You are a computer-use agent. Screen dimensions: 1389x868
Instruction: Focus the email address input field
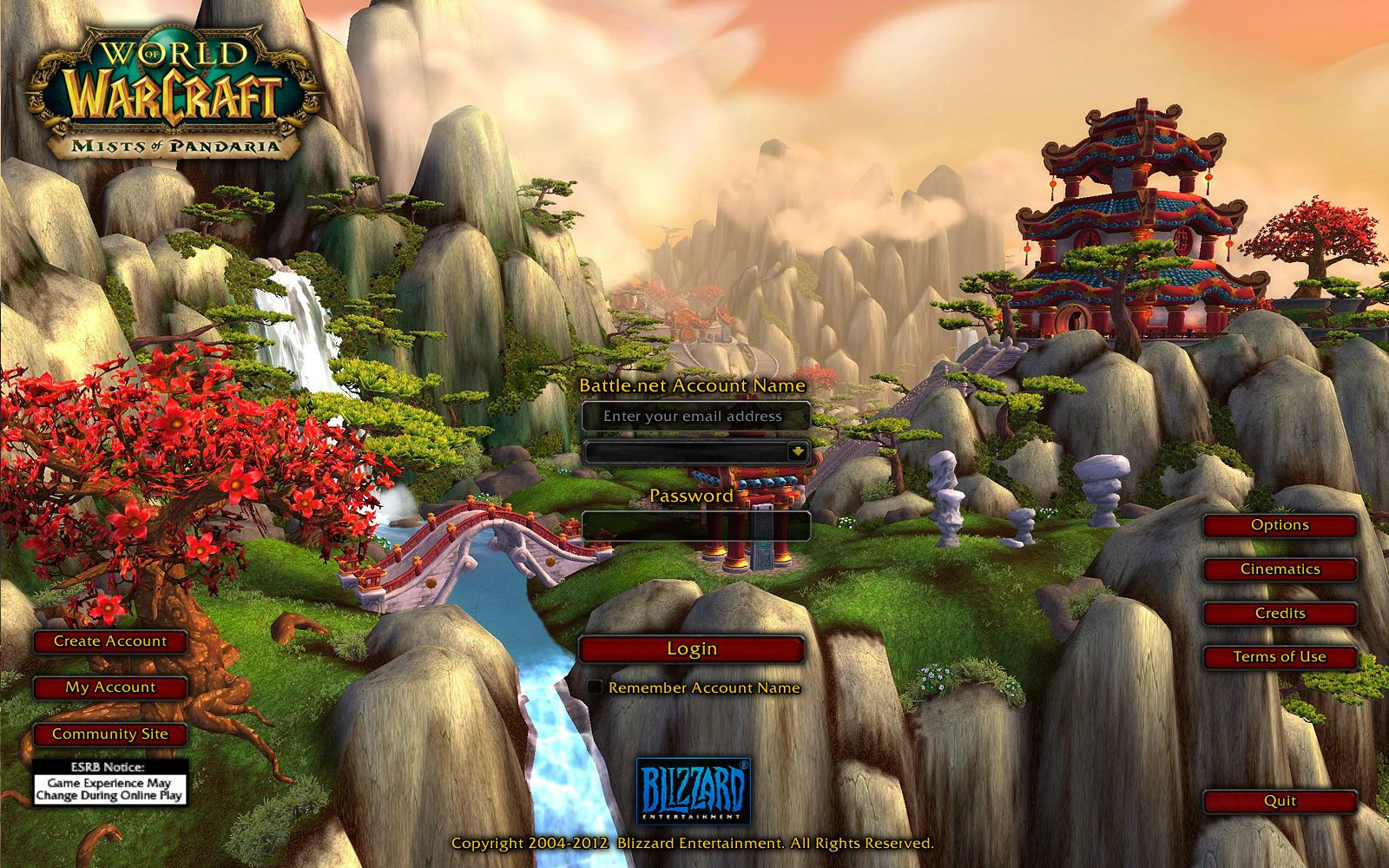[694, 417]
